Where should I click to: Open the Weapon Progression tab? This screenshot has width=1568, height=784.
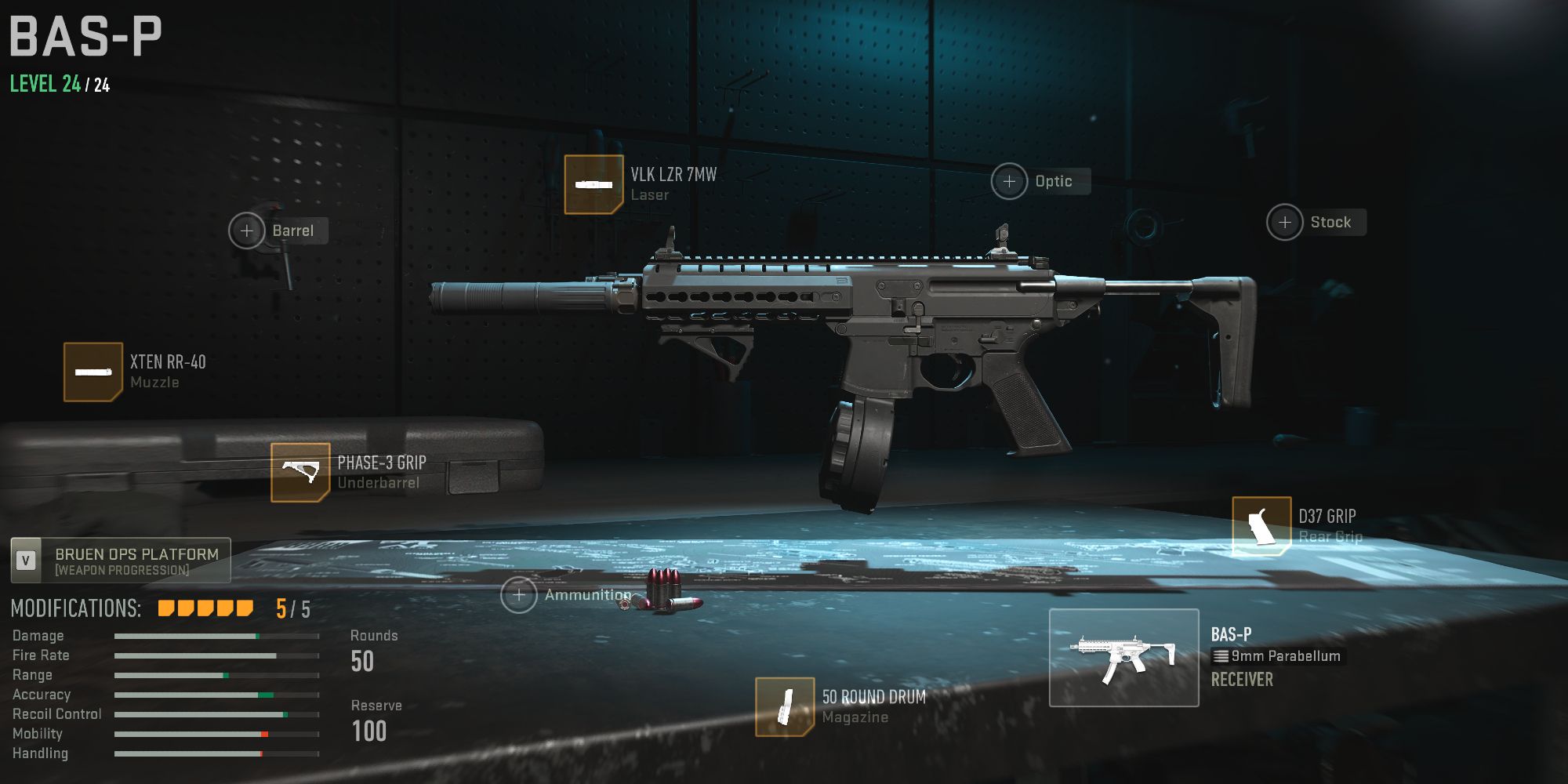[x=120, y=560]
